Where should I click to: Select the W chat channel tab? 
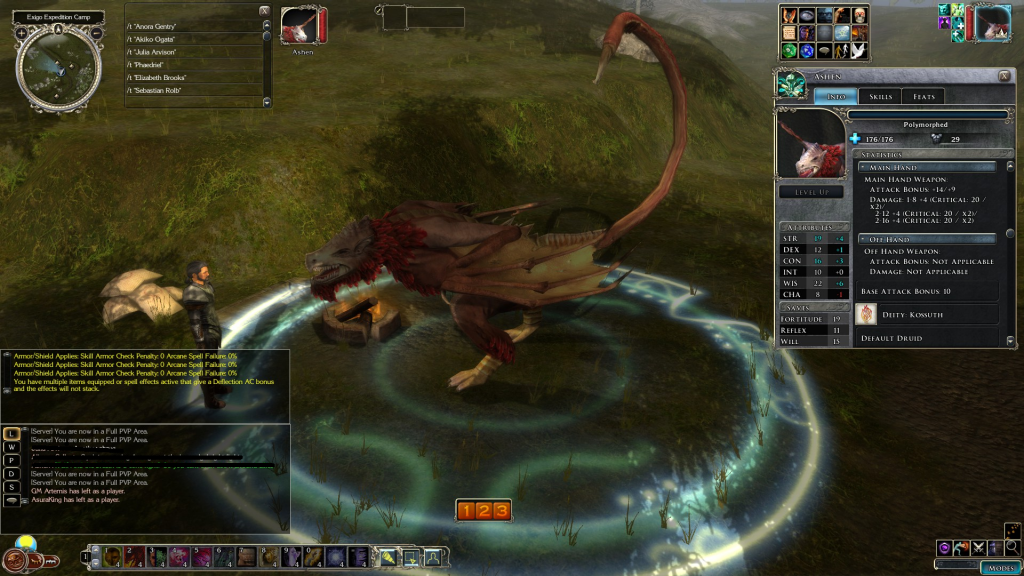tap(11, 446)
